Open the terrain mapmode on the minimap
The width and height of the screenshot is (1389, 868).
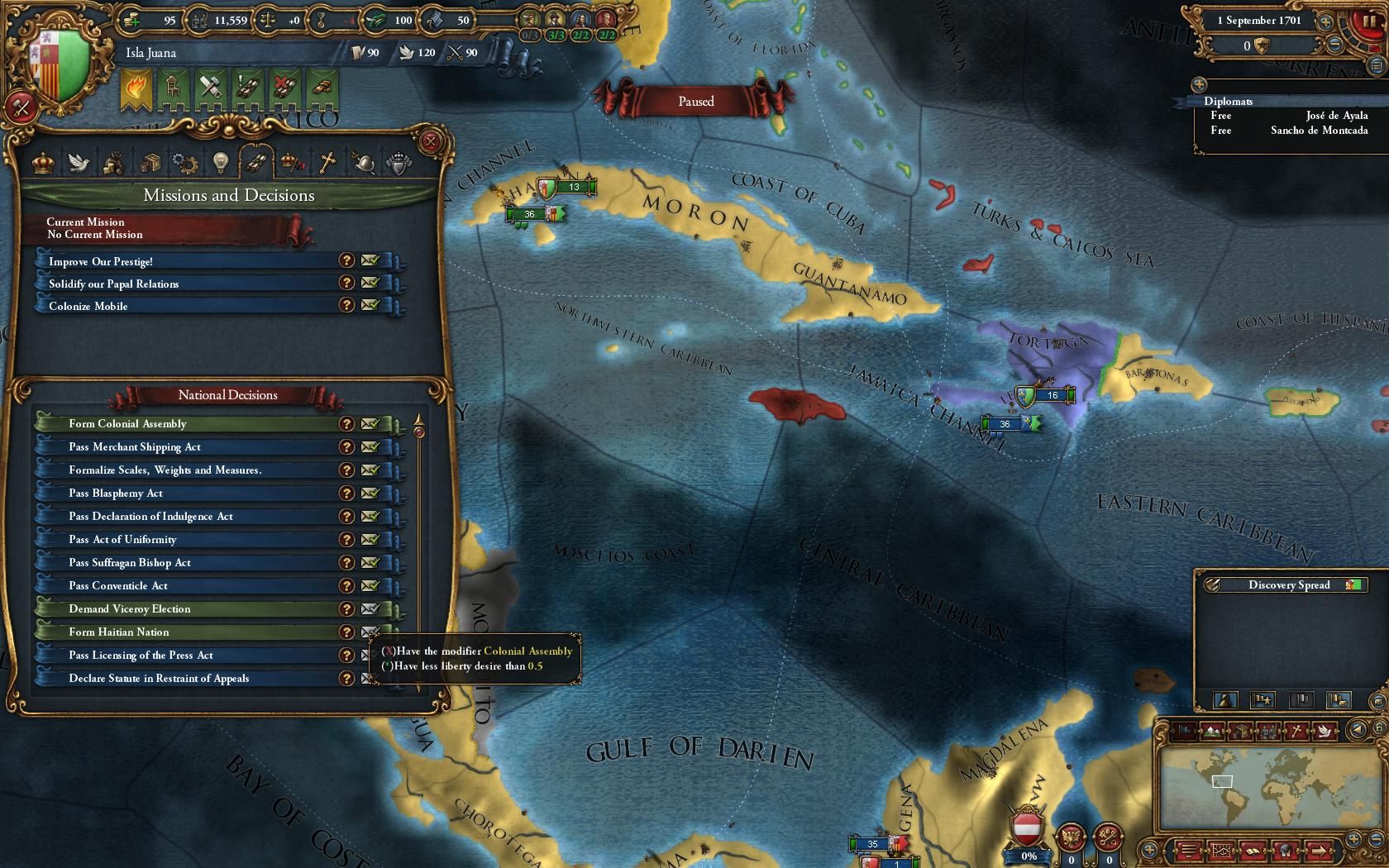[1211, 731]
